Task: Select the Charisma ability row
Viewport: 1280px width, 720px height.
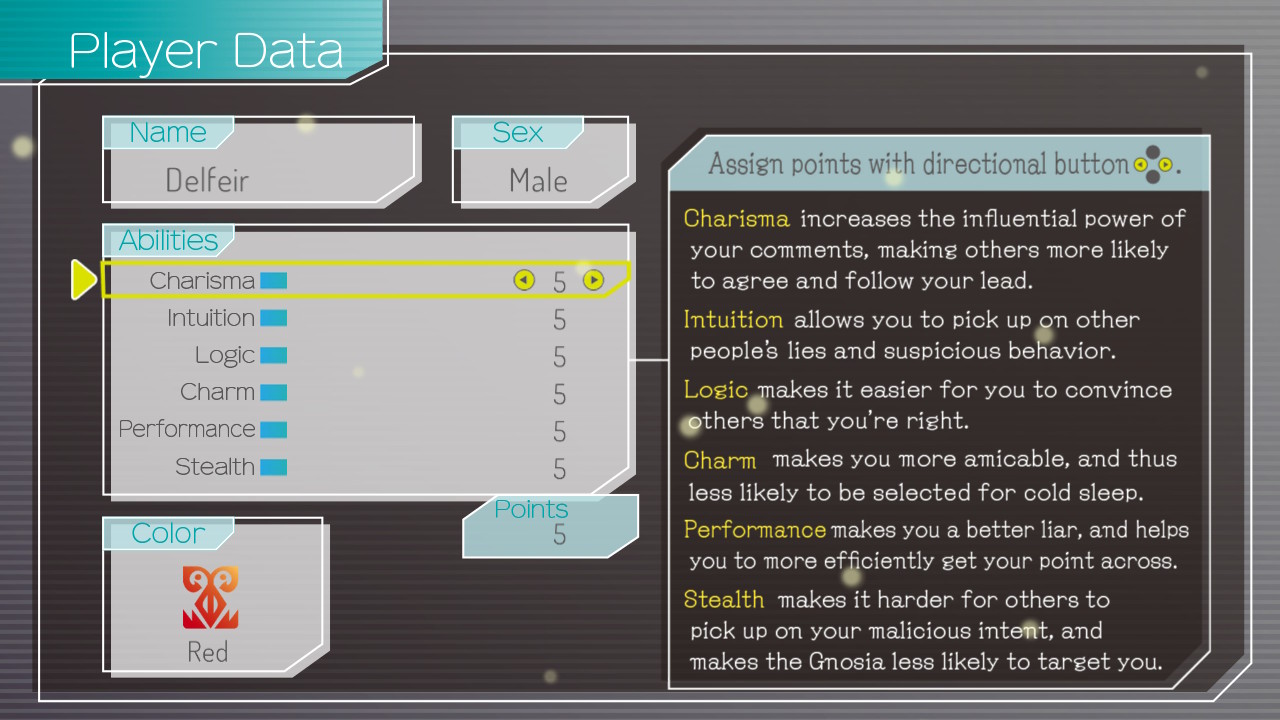Action: 203,281
